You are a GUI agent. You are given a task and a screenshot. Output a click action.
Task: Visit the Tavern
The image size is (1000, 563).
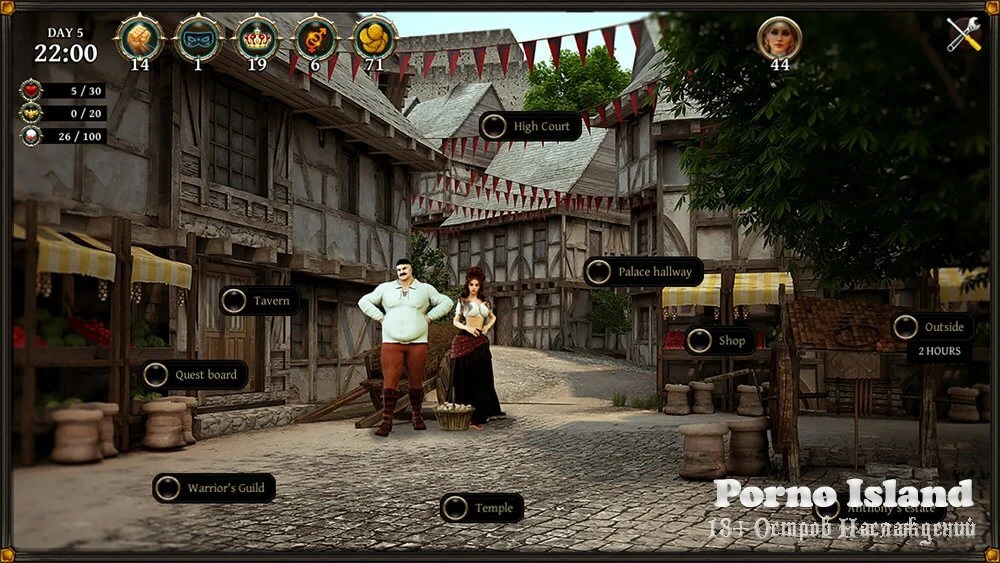[x=260, y=301]
